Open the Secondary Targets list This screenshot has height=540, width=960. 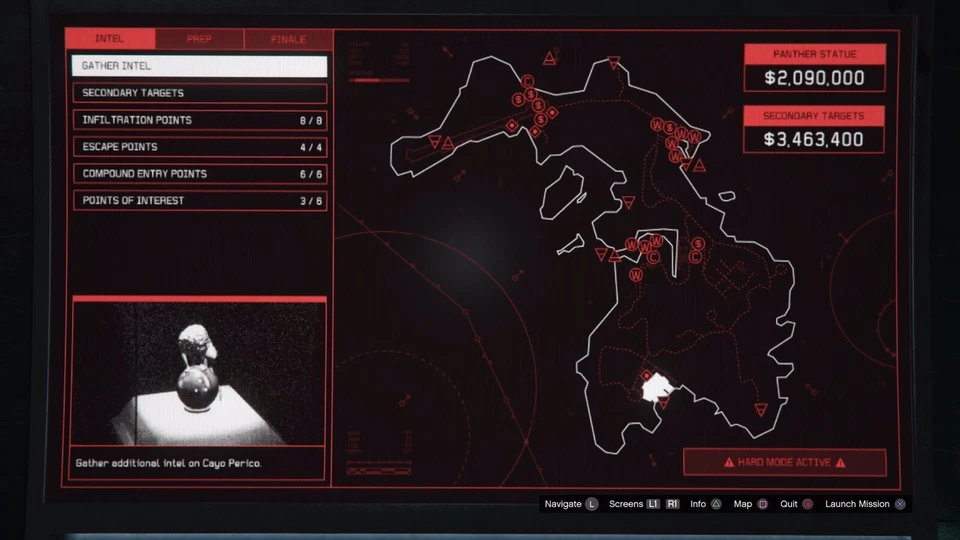click(199, 93)
